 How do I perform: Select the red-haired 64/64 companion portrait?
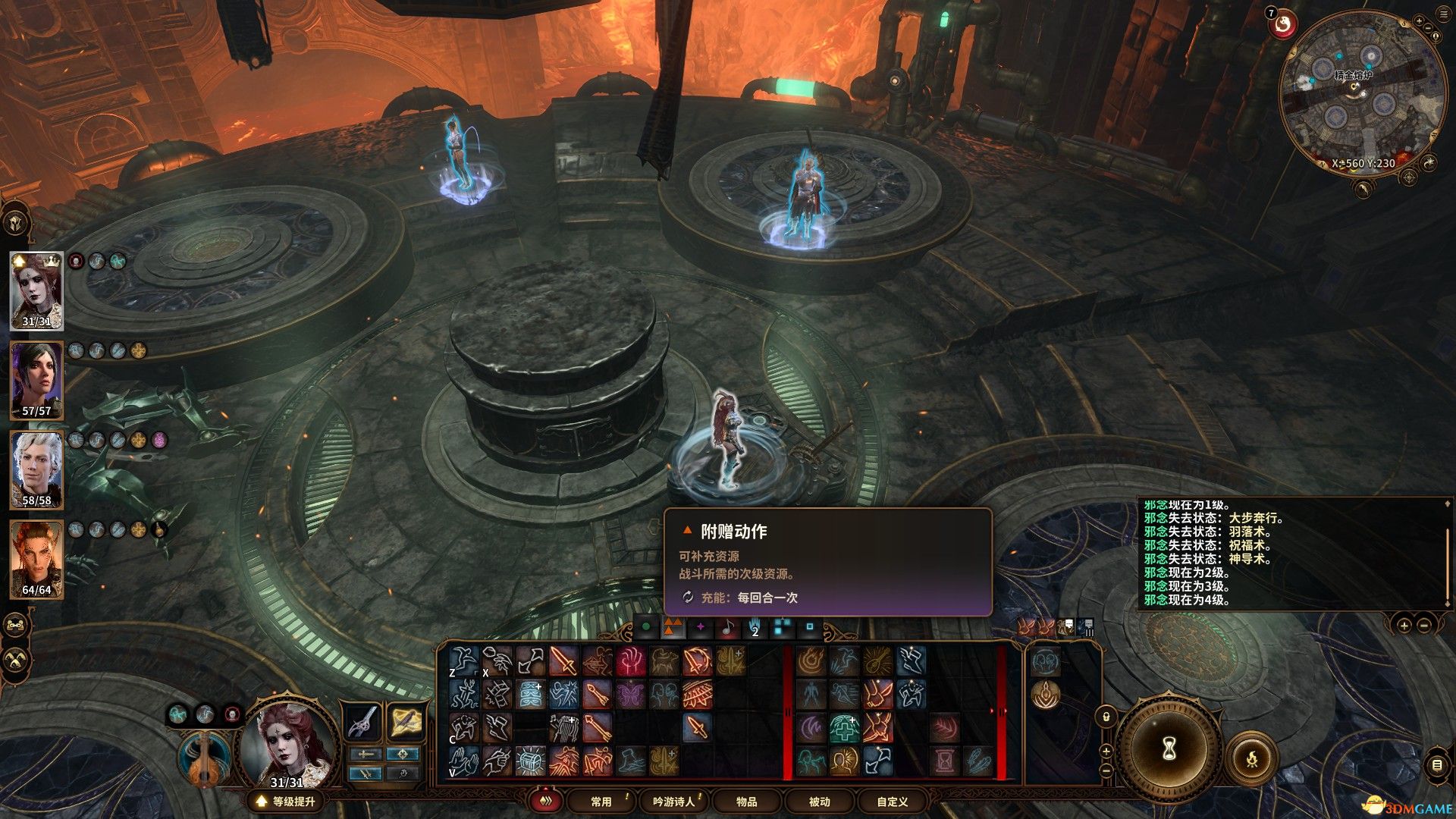coord(36,559)
